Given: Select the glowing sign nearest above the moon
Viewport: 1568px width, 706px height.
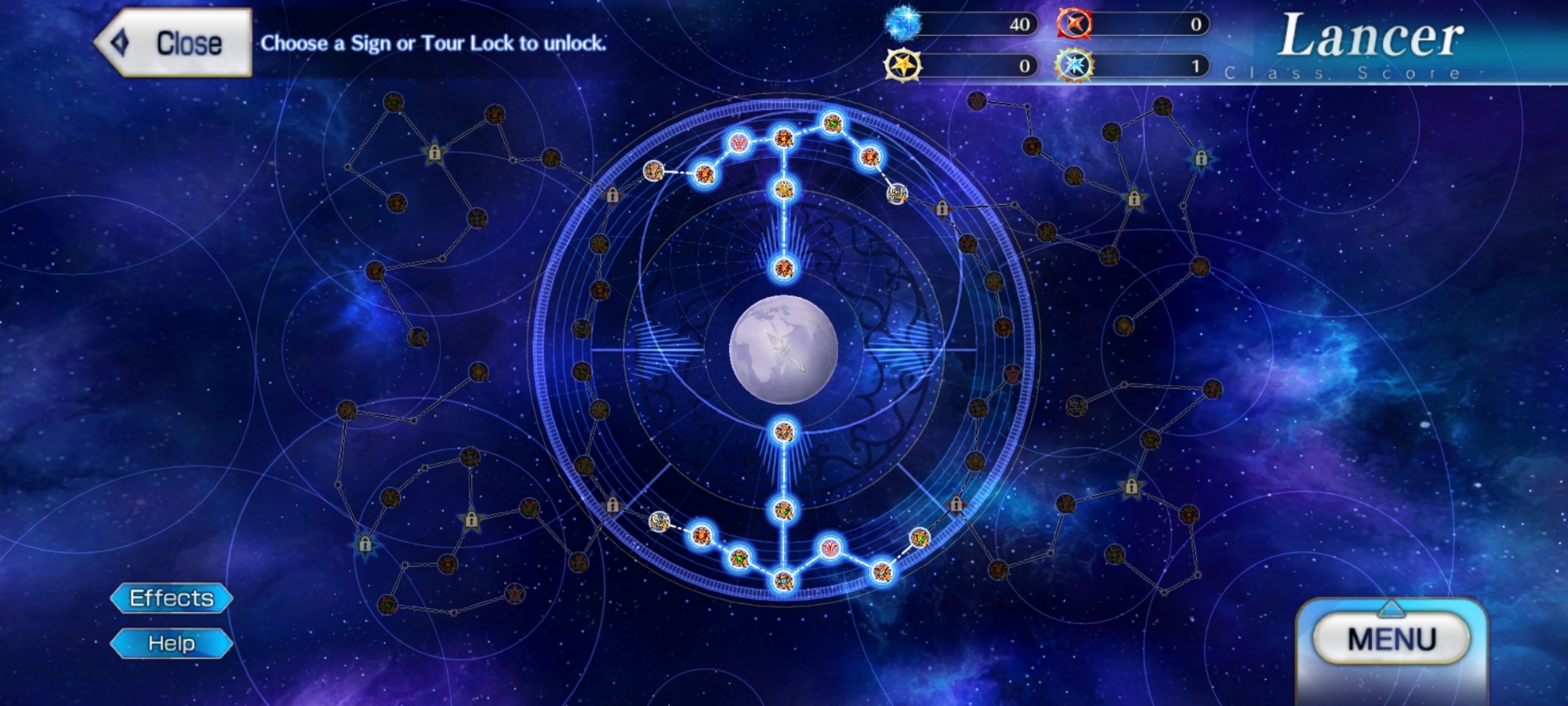Looking at the screenshot, I should tap(783, 269).
